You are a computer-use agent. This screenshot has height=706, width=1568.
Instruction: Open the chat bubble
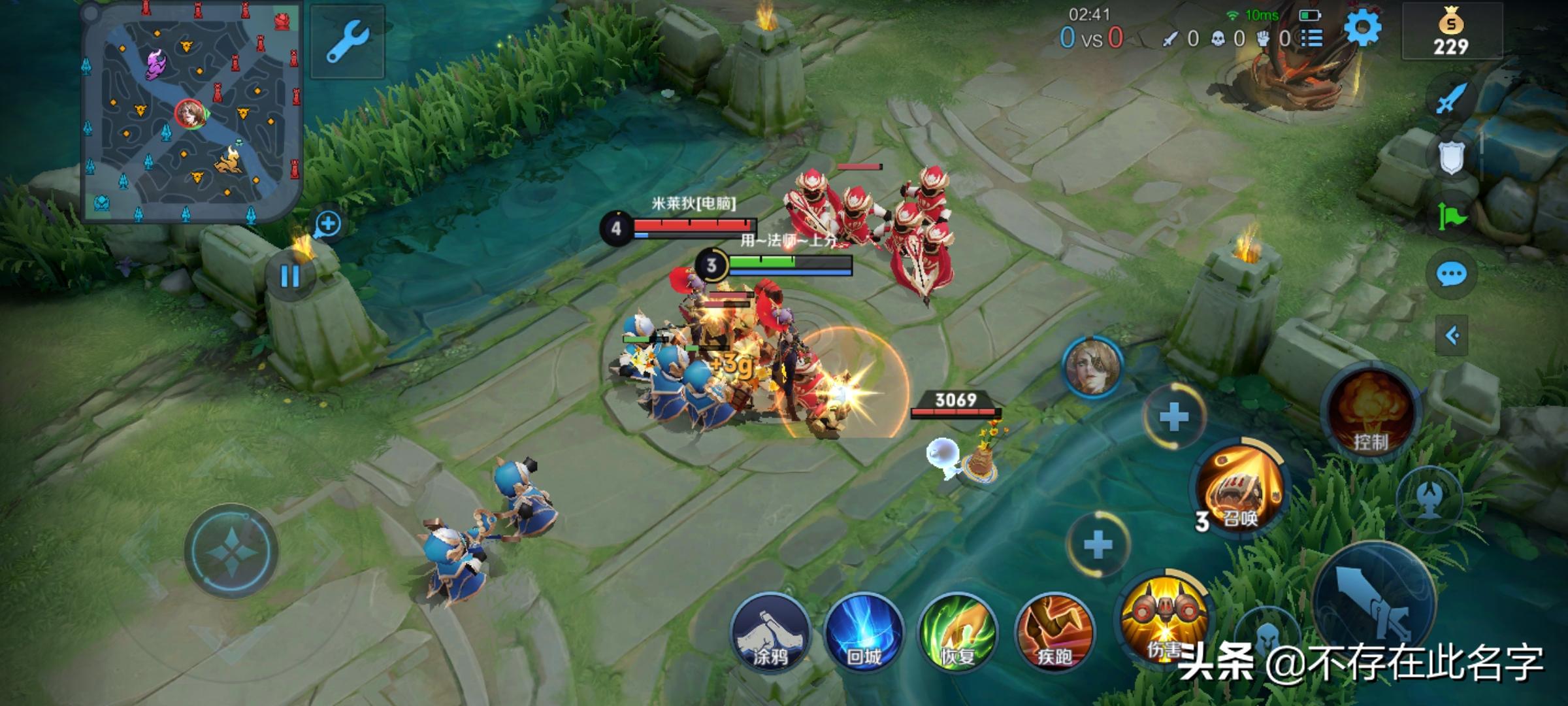[x=1452, y=275]
